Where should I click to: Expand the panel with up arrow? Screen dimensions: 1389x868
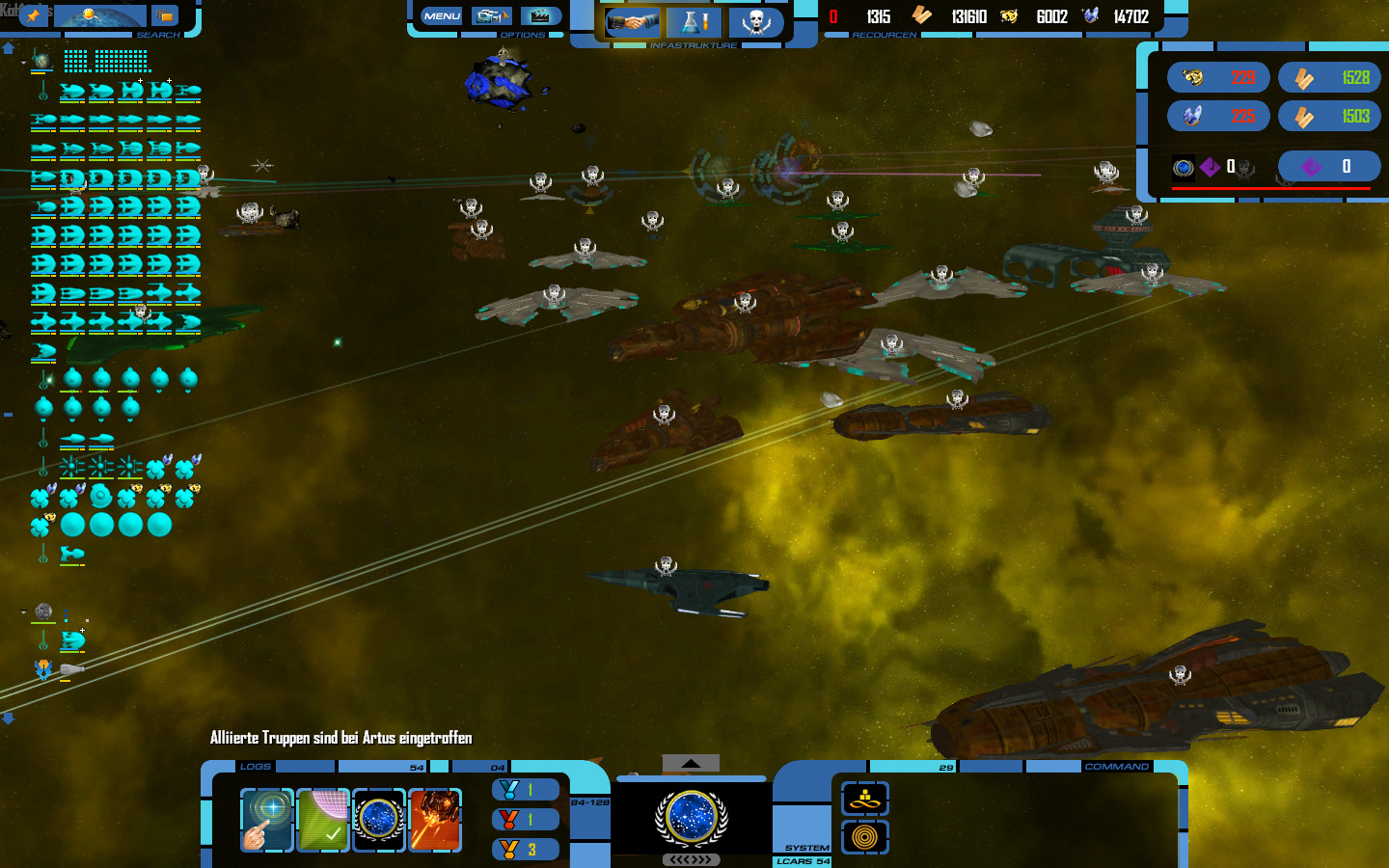point(691,763)
